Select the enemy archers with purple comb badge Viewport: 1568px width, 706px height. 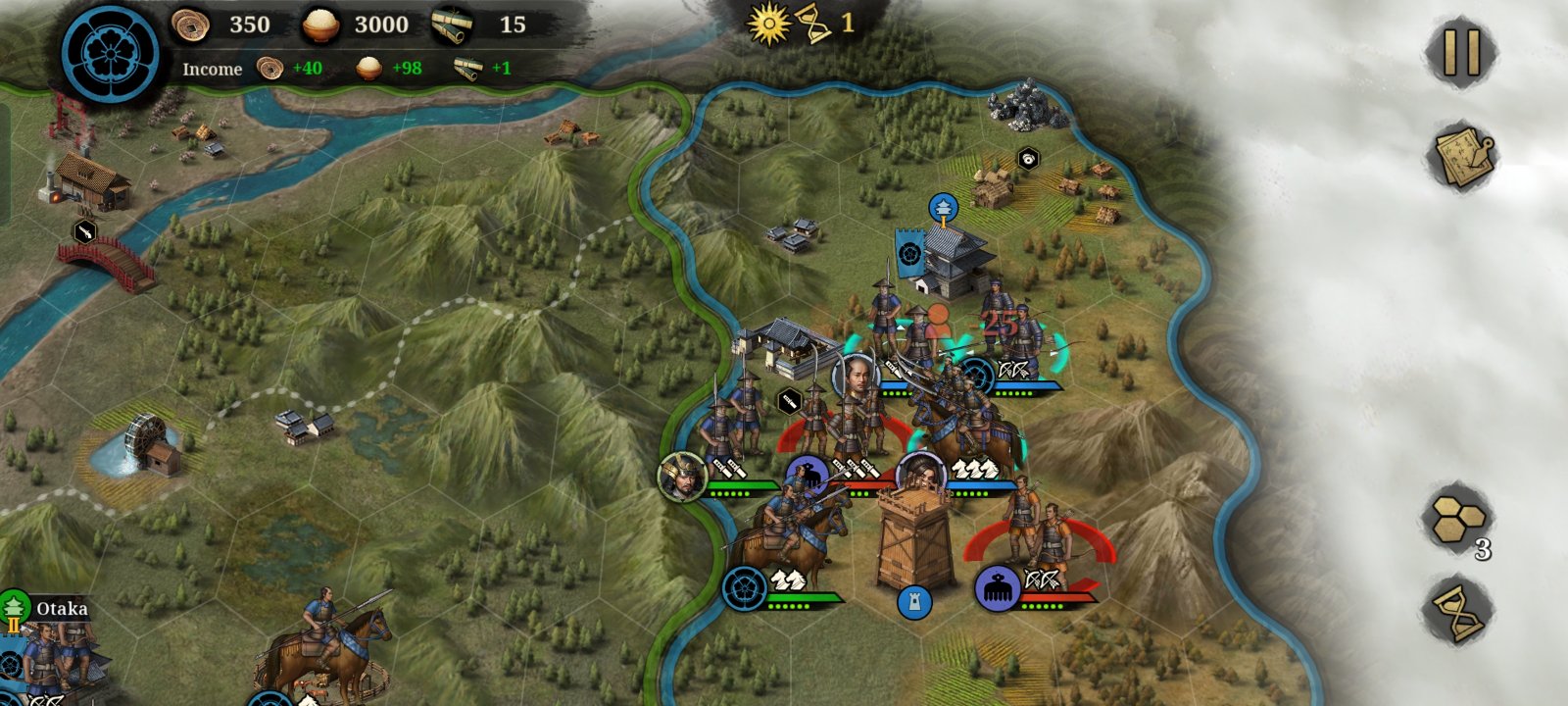[999, 588]
